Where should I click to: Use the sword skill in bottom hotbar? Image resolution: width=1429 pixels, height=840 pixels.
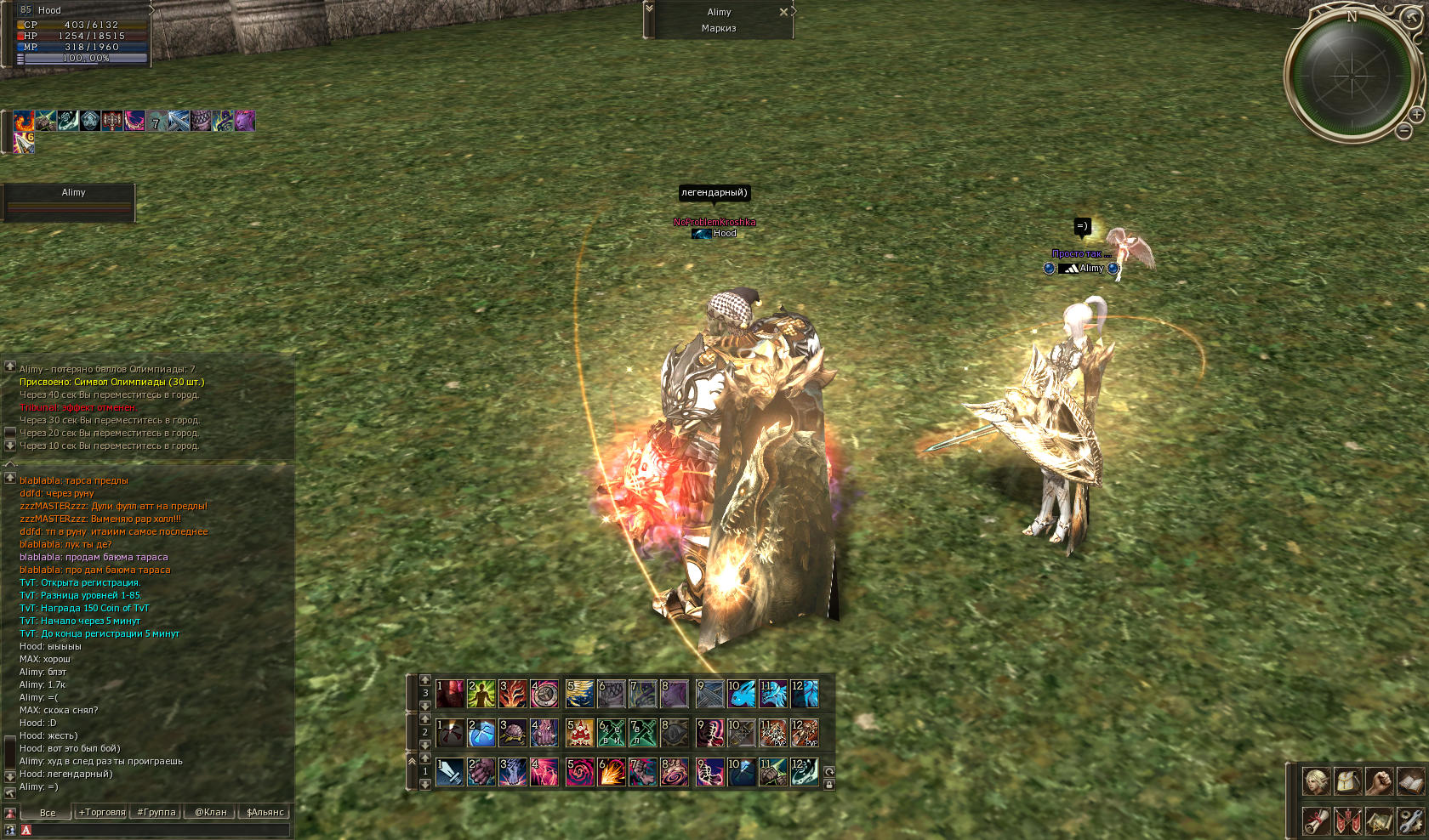pyautogui.click(x=450, y=772)
